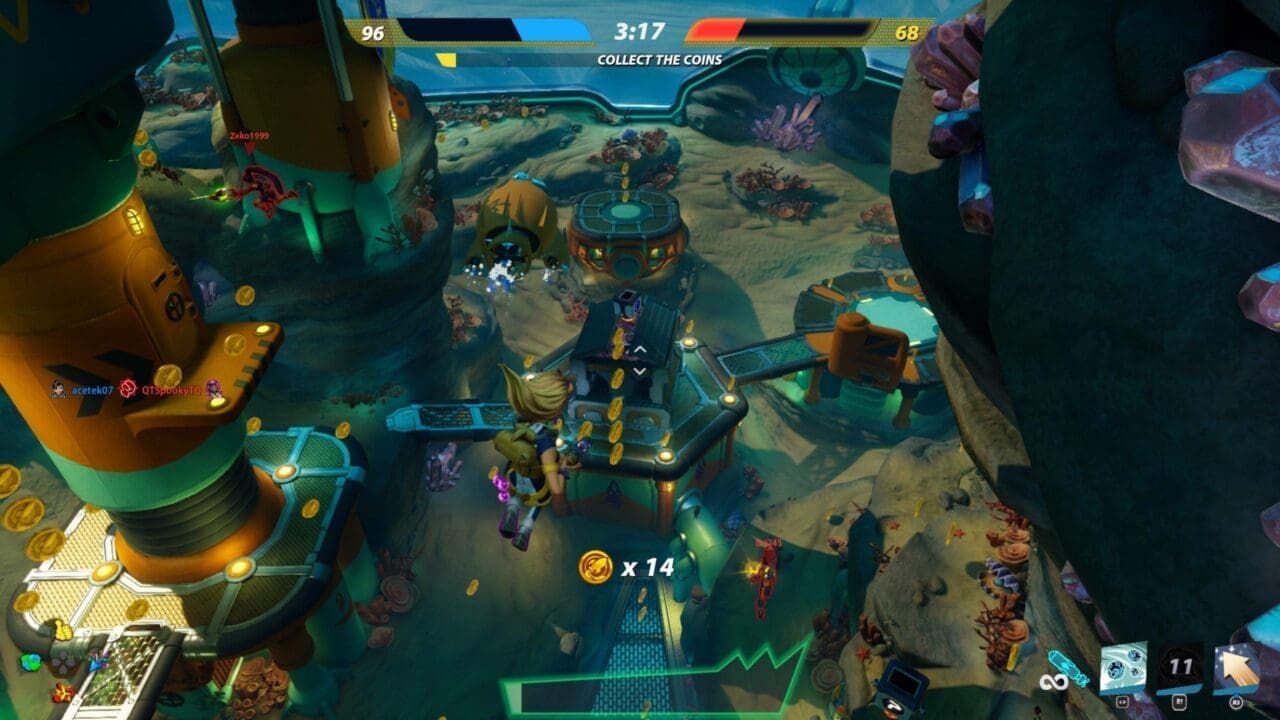Toggle the Earth globe emote in bottom-left
The image size is (1280, 720).
pos(31,662)
